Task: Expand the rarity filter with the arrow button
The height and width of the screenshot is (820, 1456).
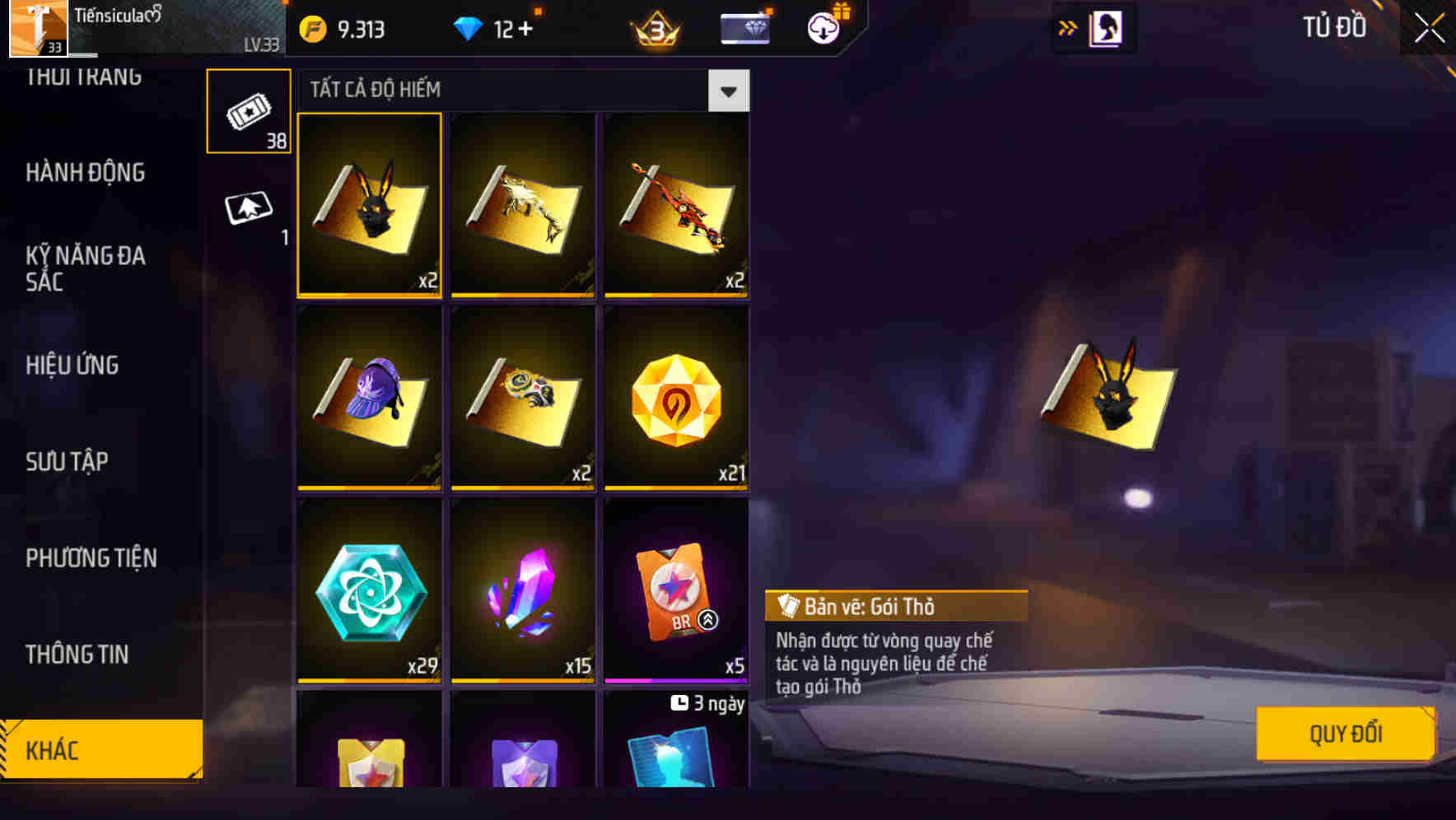Action: tap(728, 91)
